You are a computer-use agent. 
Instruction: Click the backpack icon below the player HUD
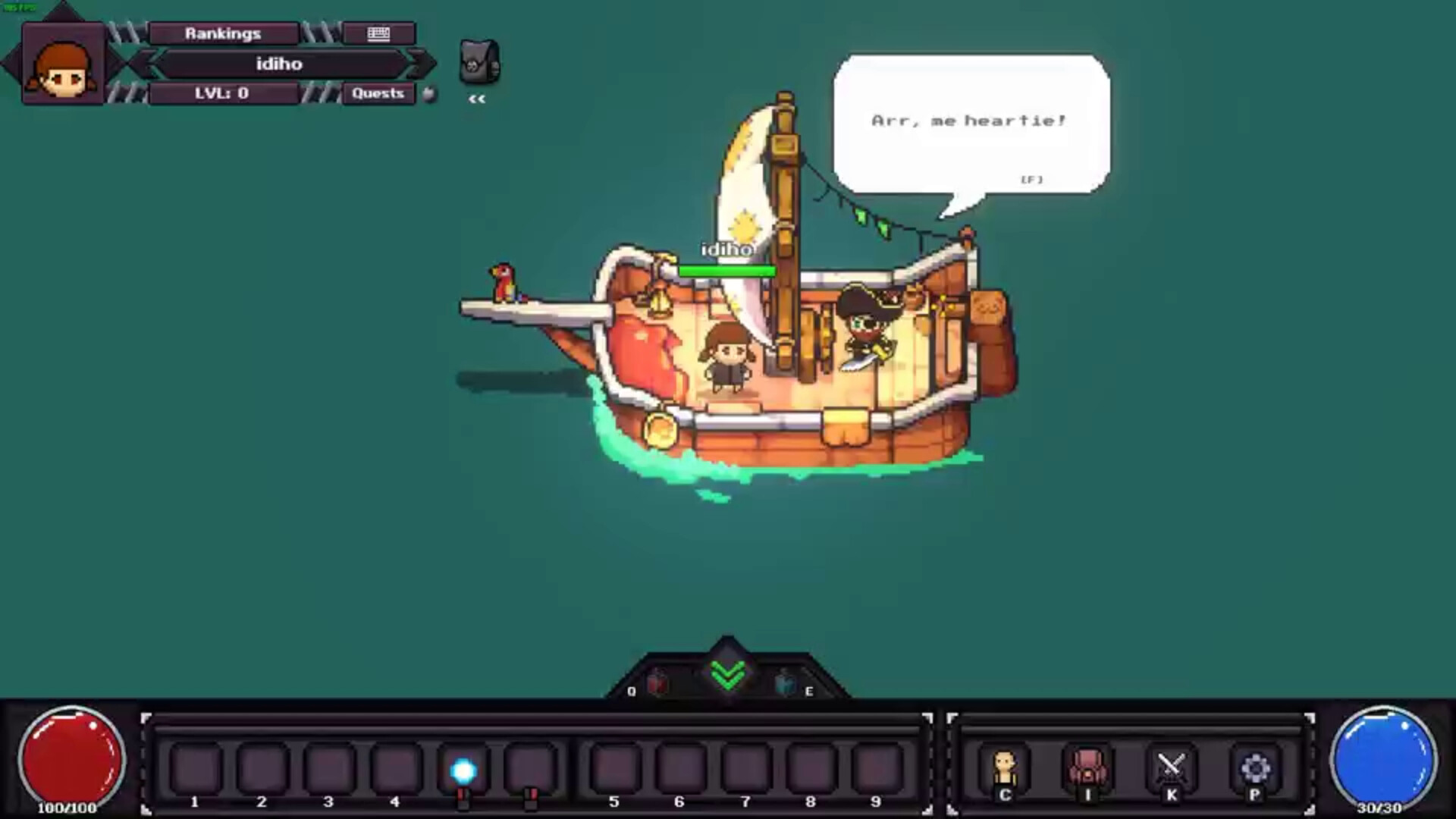click(x=478, y=62)
